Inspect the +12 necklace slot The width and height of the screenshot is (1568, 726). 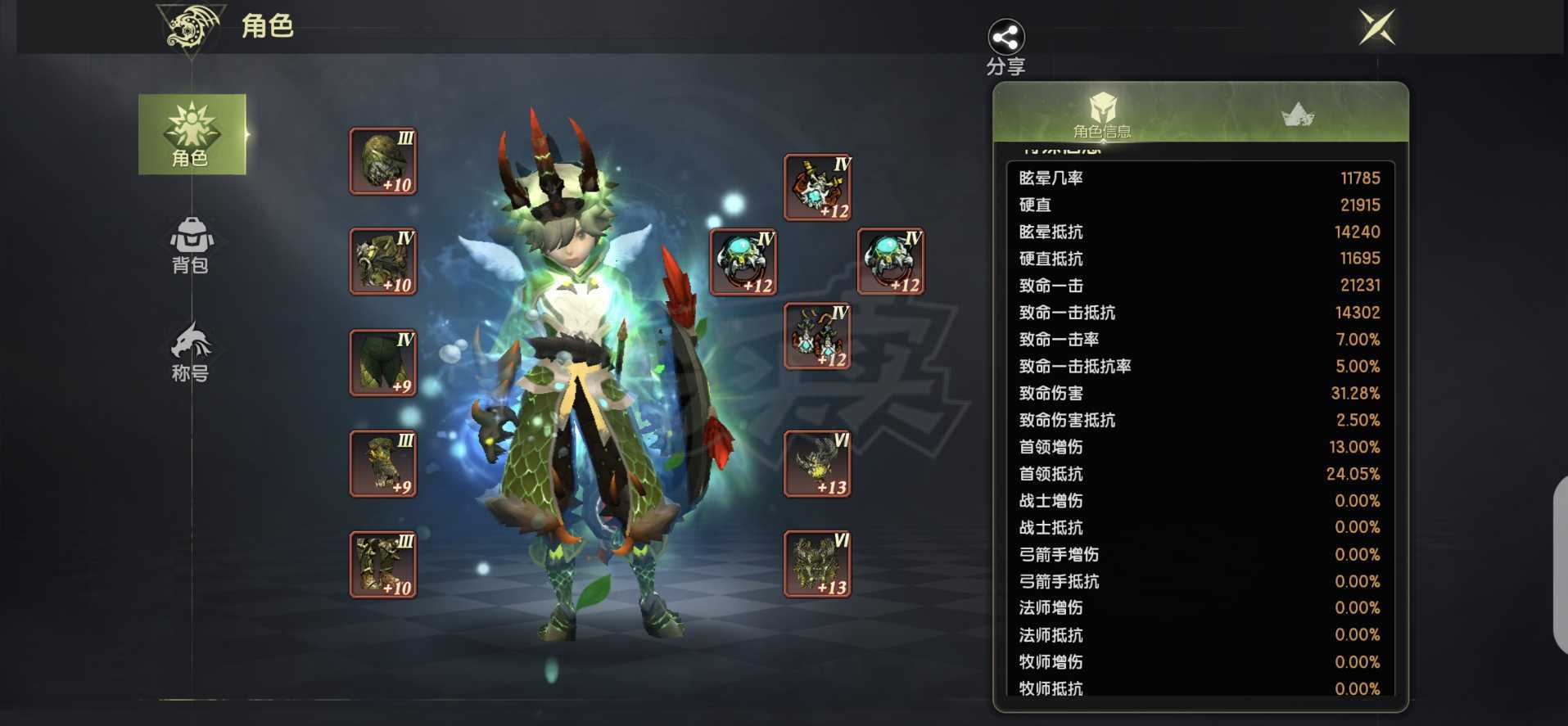point(817,187)
